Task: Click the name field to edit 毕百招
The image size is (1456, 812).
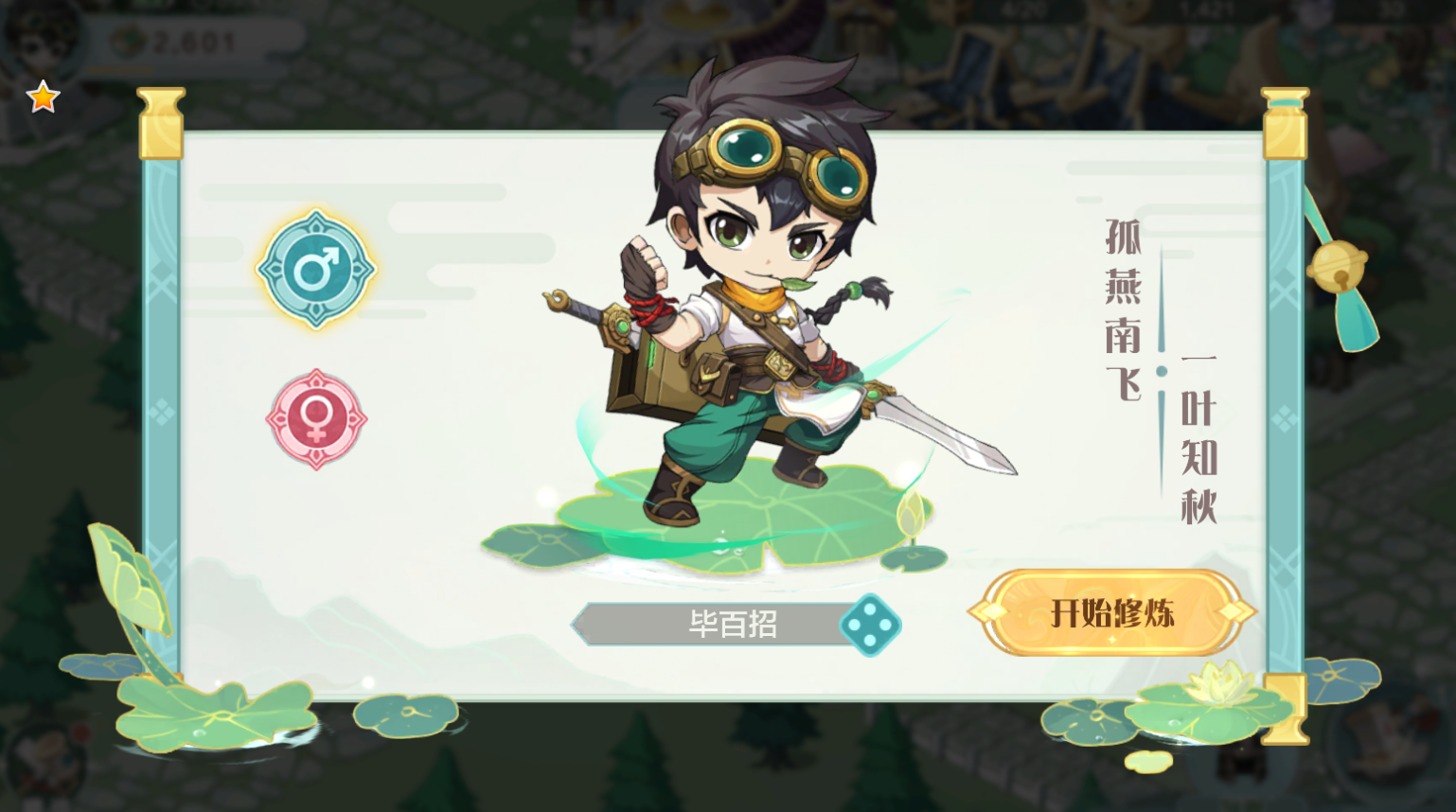Action: click(x=734, y=625)
